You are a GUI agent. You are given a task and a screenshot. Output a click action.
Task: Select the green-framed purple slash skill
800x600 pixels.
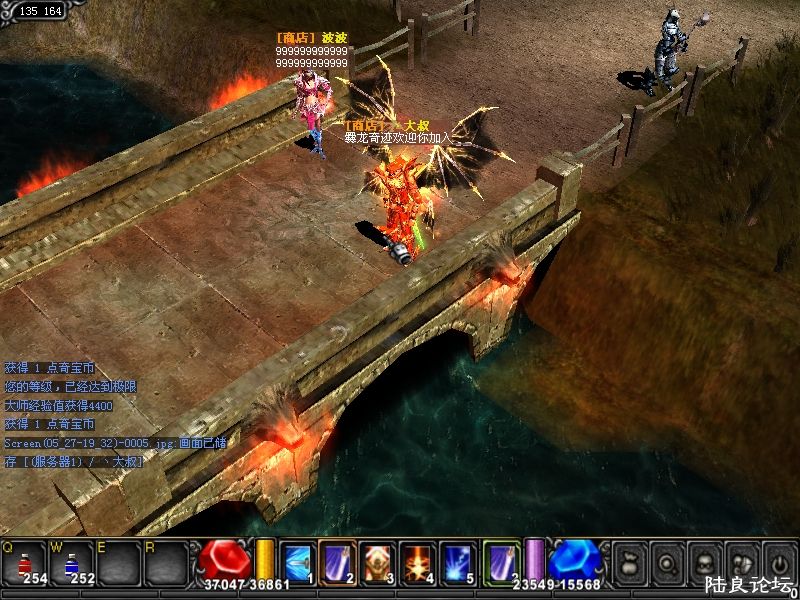501,561
